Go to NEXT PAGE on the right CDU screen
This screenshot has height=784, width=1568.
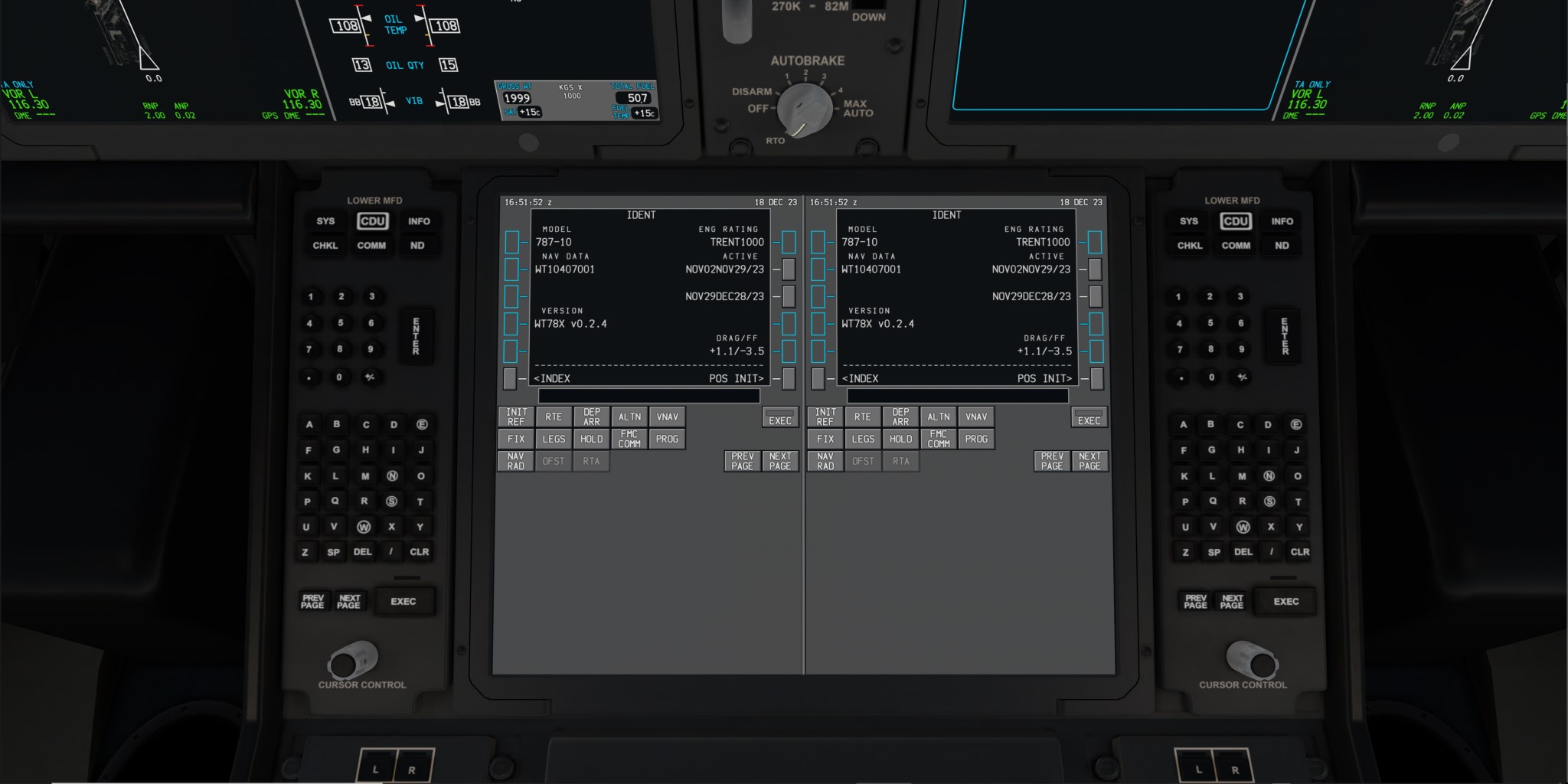[x=1089, y=461]
